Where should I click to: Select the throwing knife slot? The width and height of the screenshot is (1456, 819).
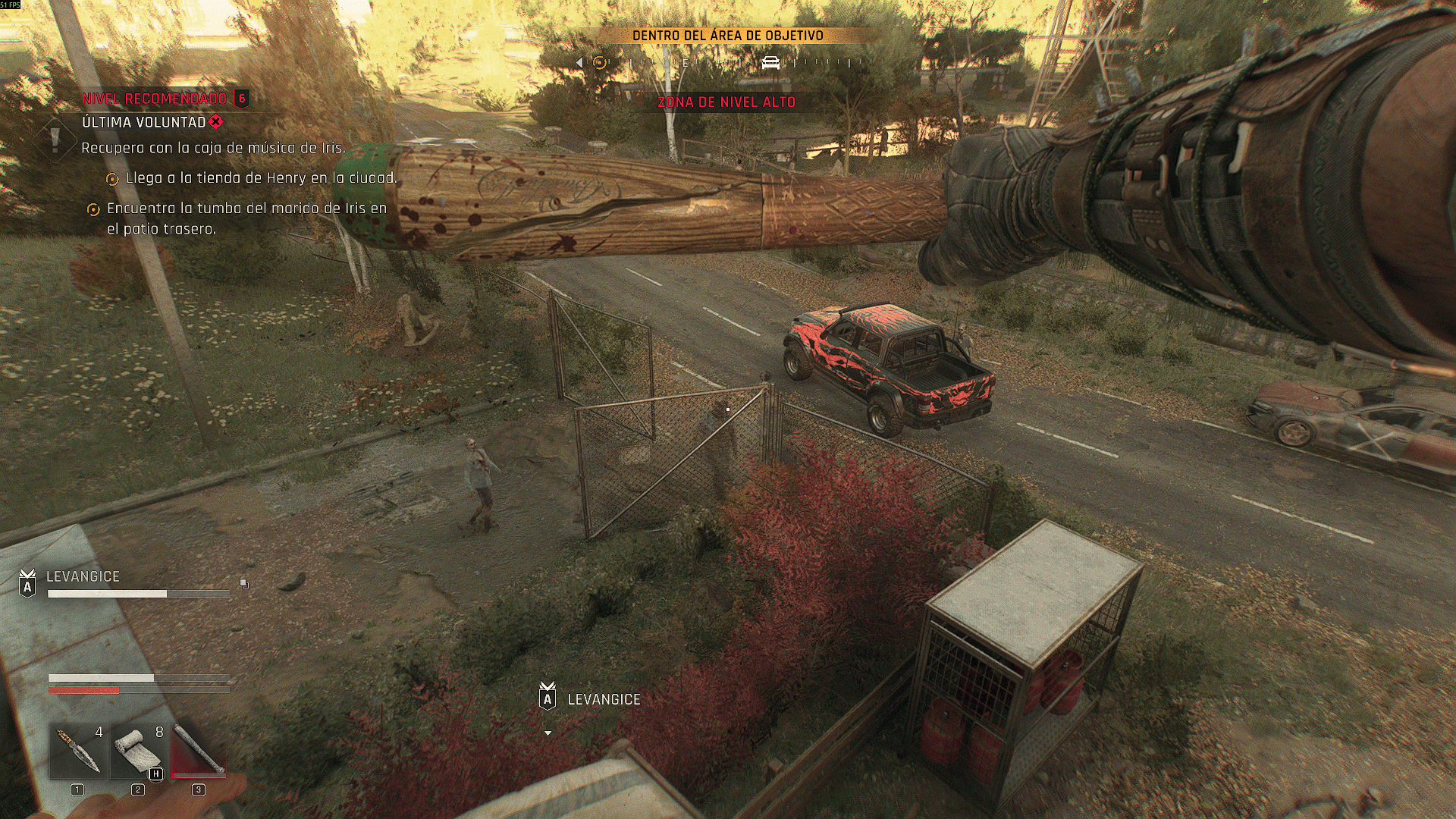77,752
